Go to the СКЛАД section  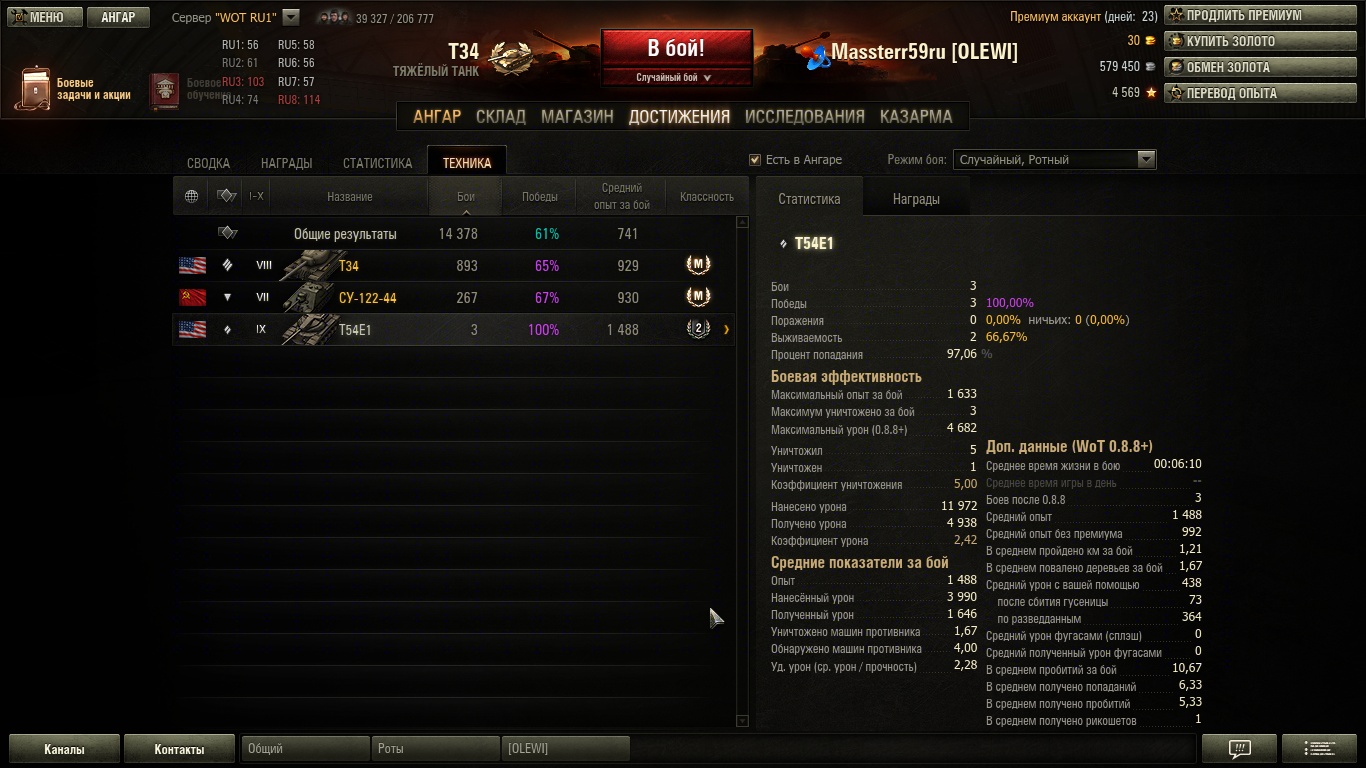(500, 116)
